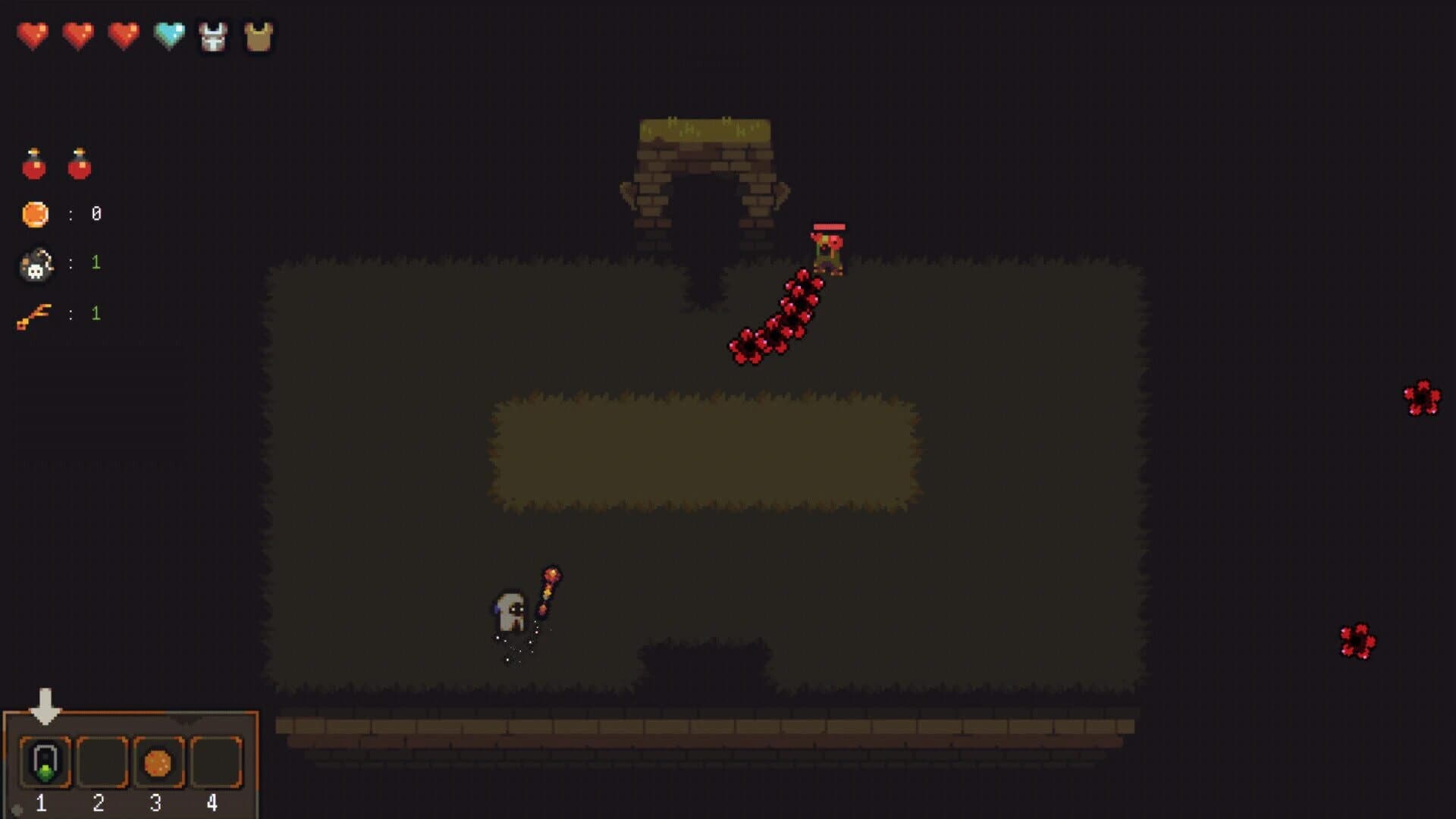Click the enemy's red health bar
The width and height of the screenshot is (1456, 819).
pos(829,225)
